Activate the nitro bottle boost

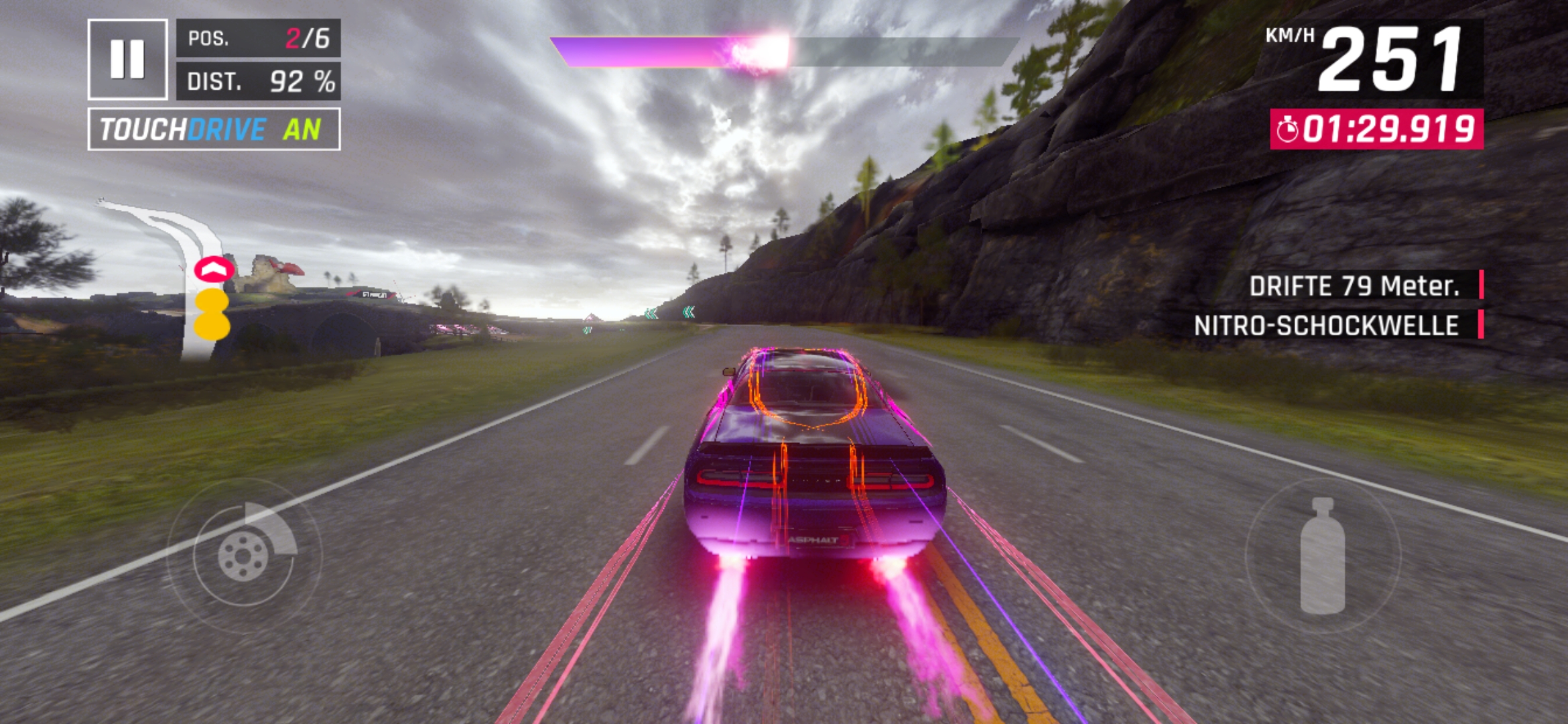[x=1322, y=556]
